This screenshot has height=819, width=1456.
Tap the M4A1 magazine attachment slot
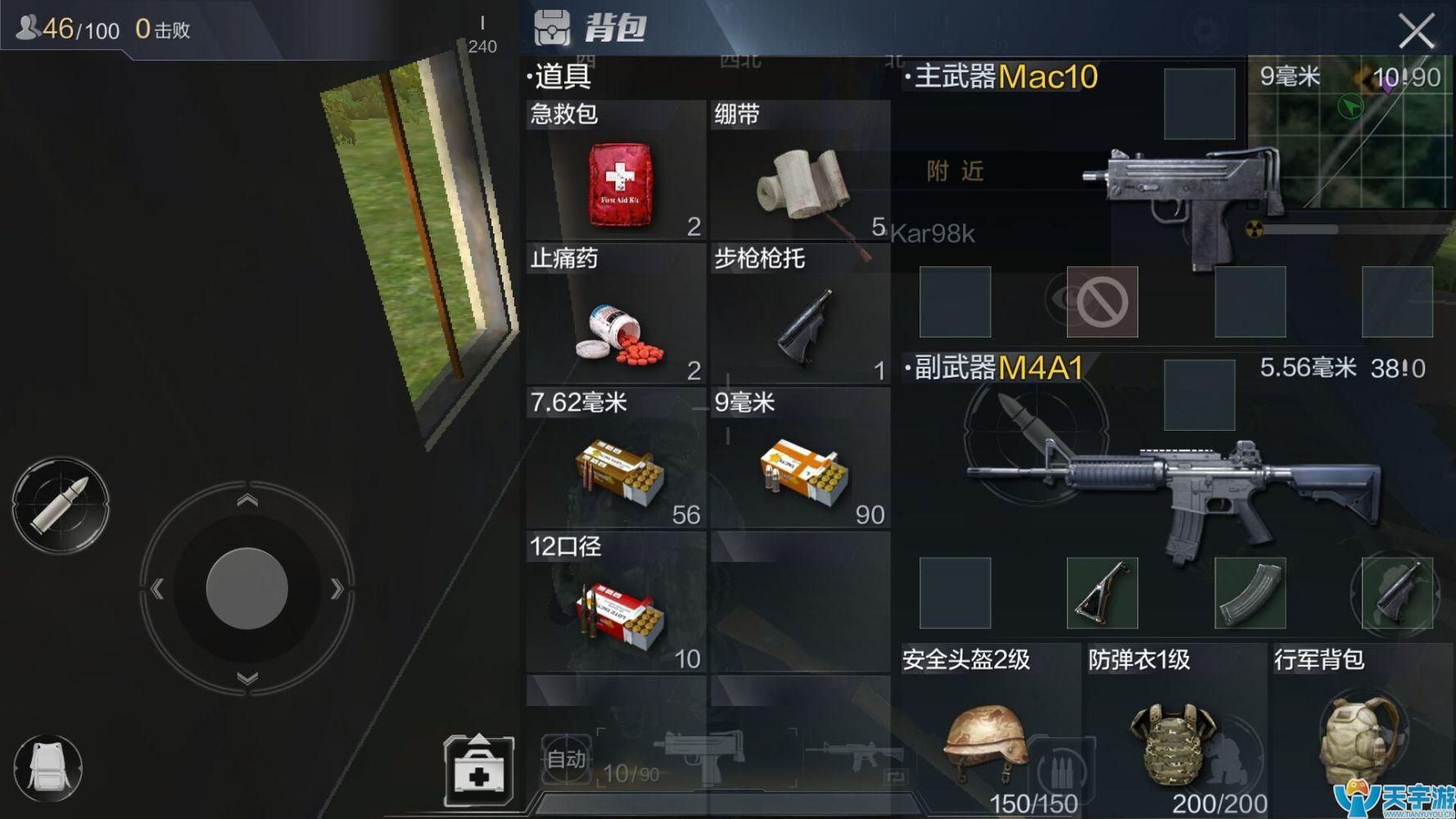[x=1251, y=594]
